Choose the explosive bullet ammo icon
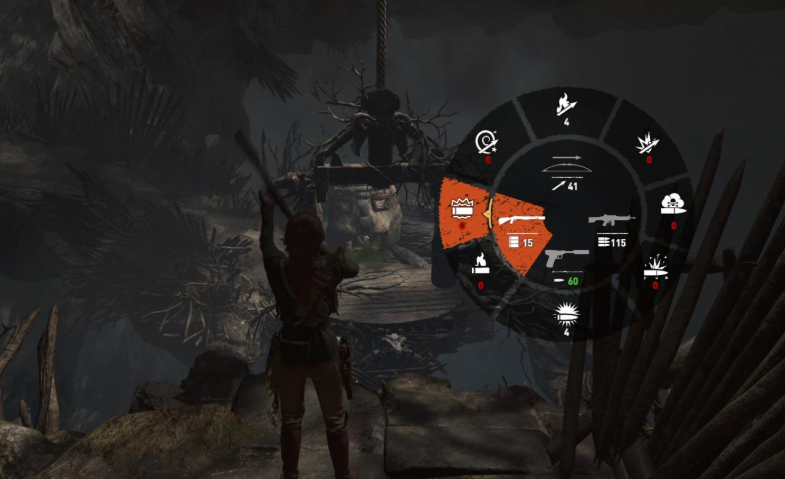 coord(654,268)
